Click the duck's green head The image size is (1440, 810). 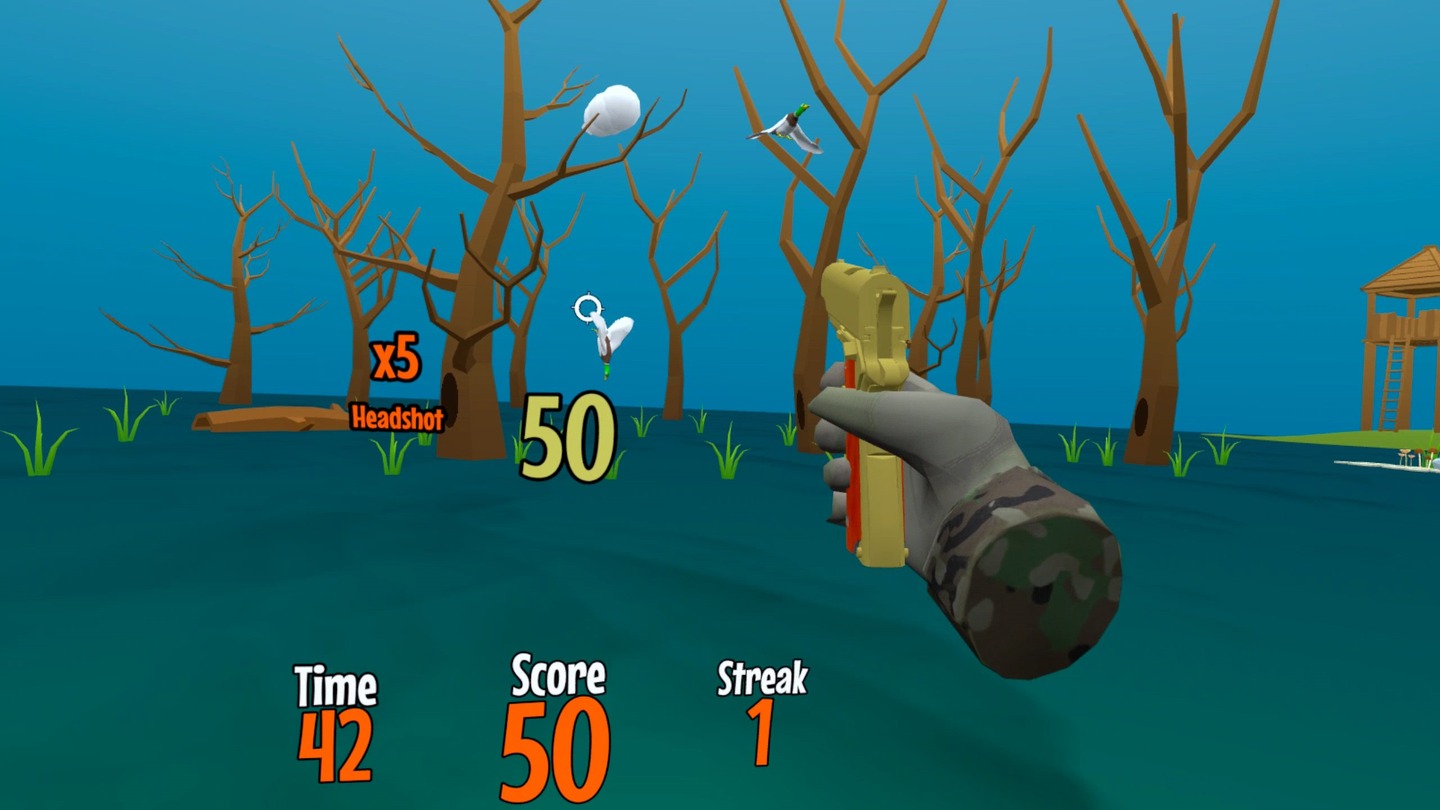coord(800,110)
